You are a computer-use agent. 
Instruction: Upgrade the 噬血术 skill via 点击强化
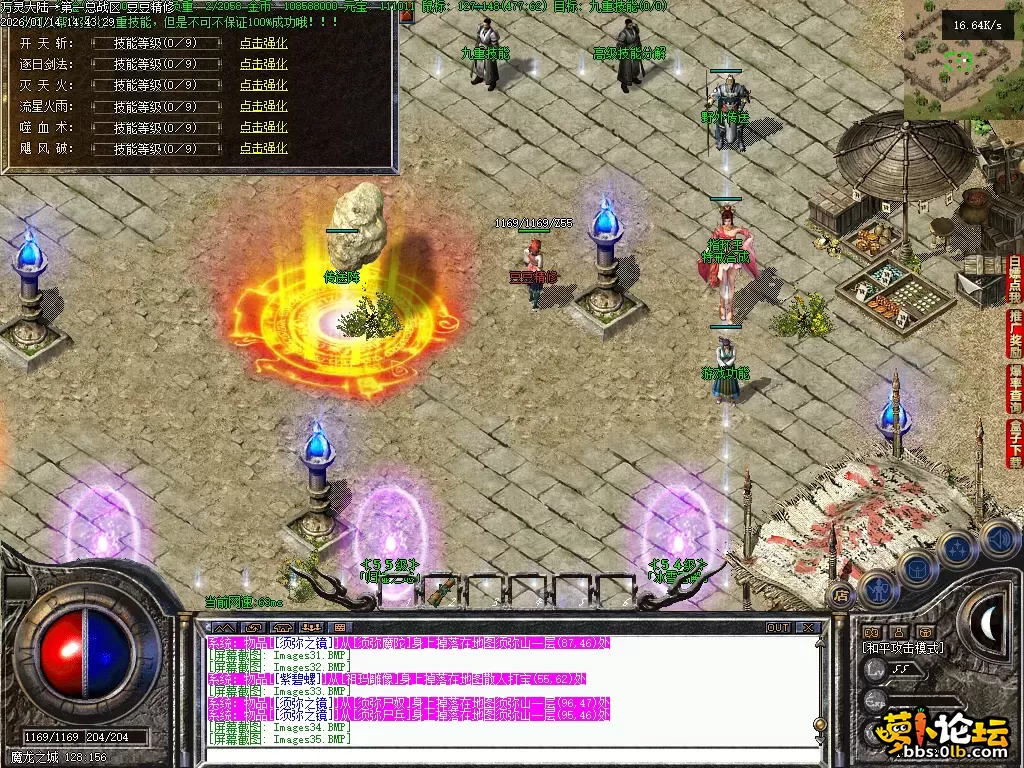pos(263,127)
